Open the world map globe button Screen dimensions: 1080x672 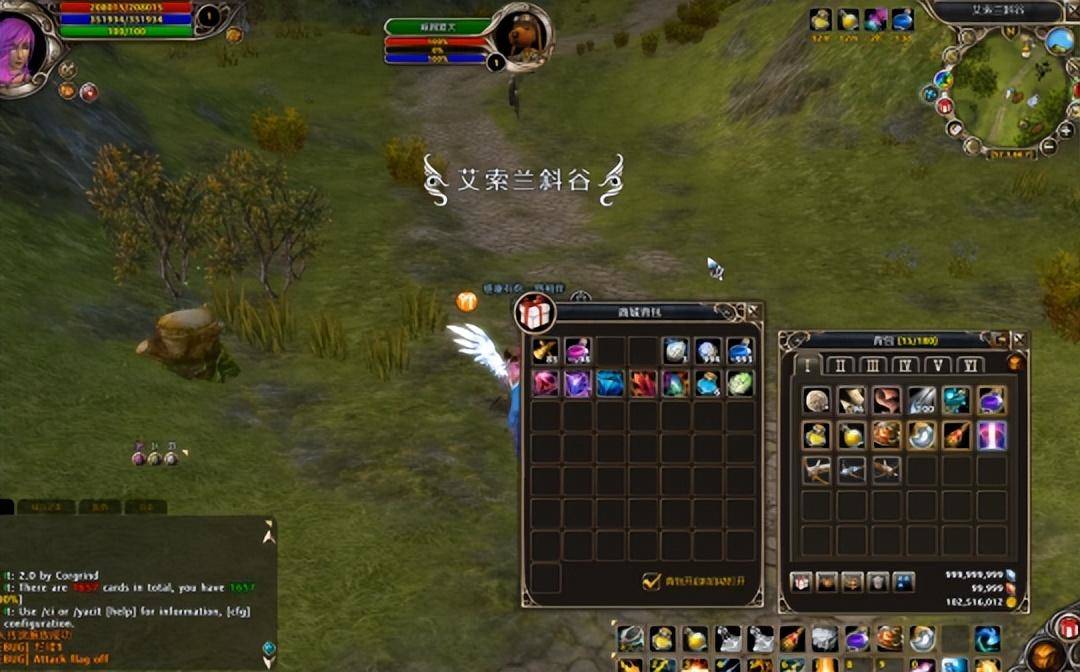[1059, 41]
